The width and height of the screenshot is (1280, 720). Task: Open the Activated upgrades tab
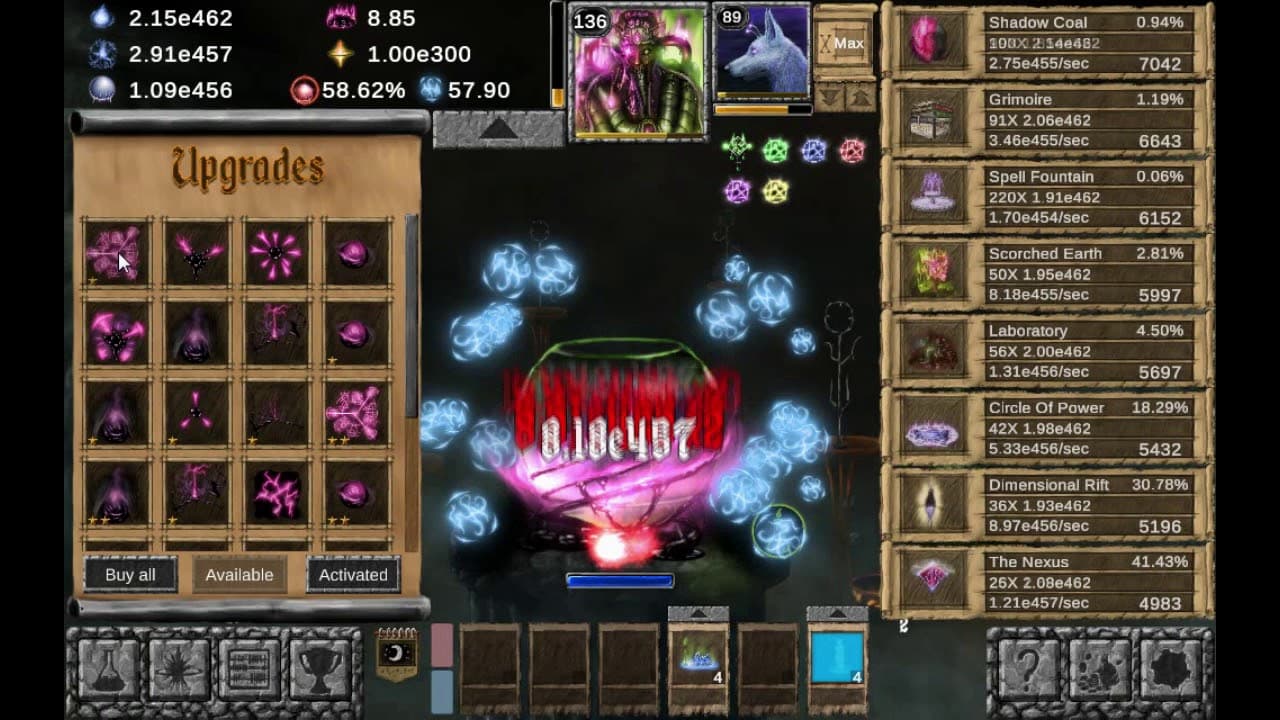pos(354,575)
